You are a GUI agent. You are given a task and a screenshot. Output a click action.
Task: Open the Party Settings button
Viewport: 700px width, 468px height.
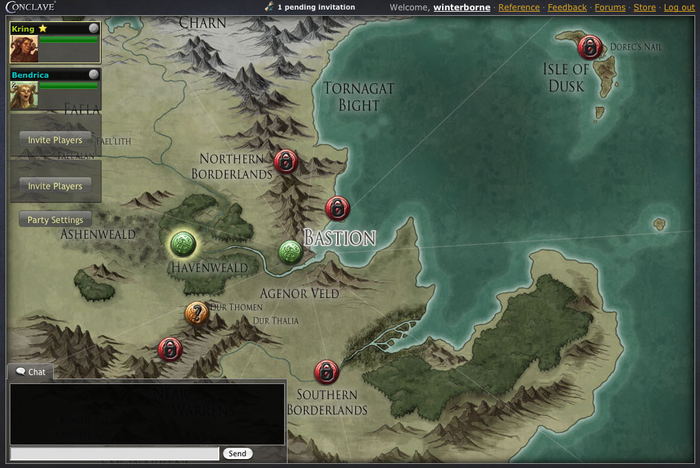(55, 220)
